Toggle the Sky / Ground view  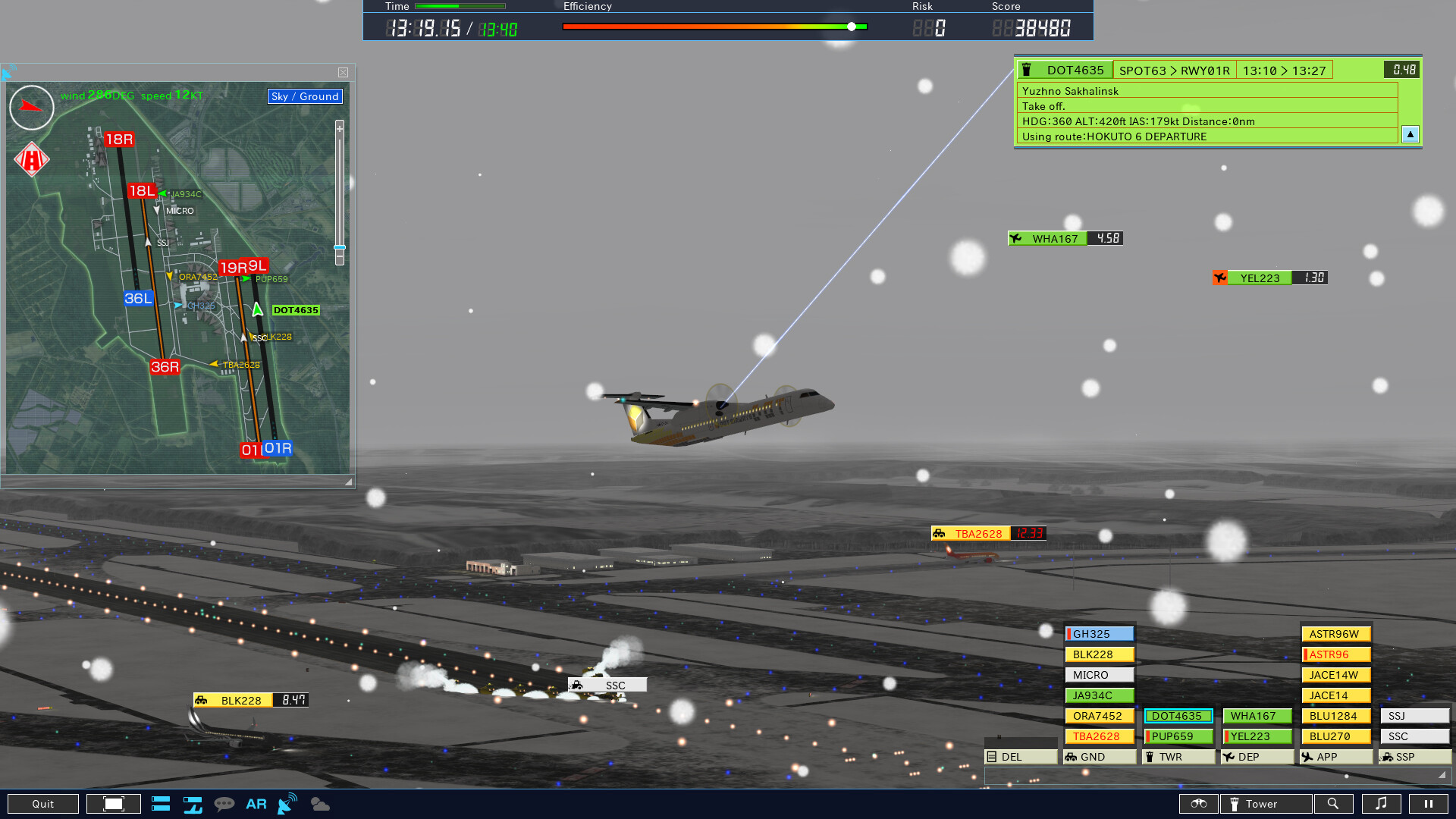click(x=304, y=96)
